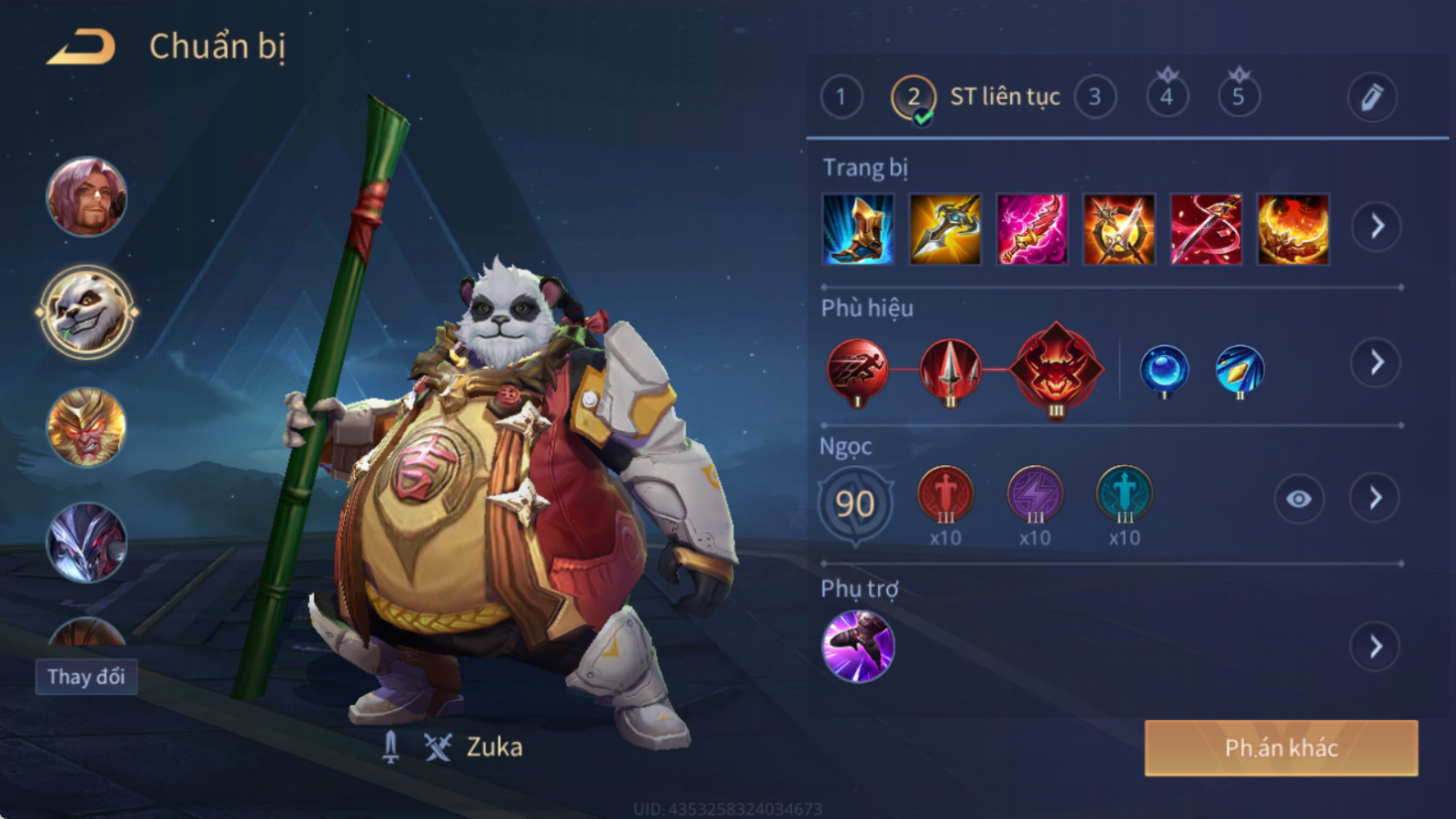Screen dimensions: 1456x819
Task: Select the Zuka panda hero portrait
Action: click(86, 312)
